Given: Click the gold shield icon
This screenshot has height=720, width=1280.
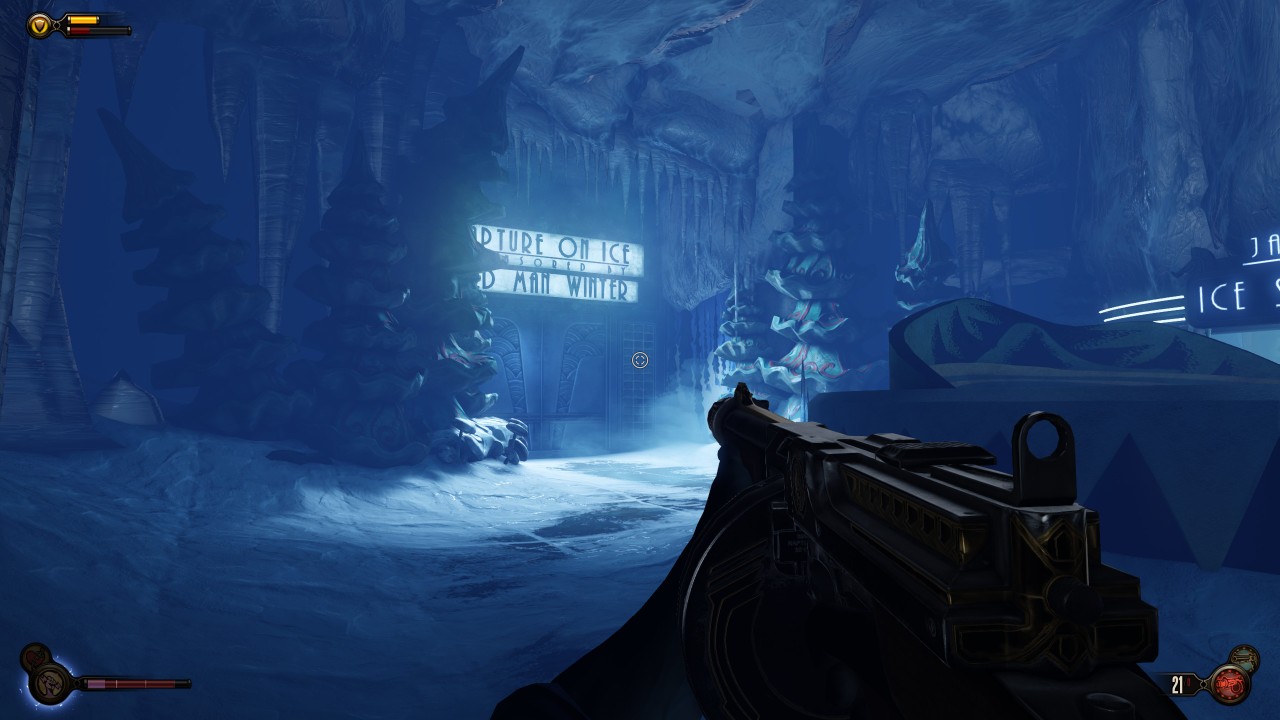Looking at the screenshot, I should pyautogui.click(x=40, y=24).
